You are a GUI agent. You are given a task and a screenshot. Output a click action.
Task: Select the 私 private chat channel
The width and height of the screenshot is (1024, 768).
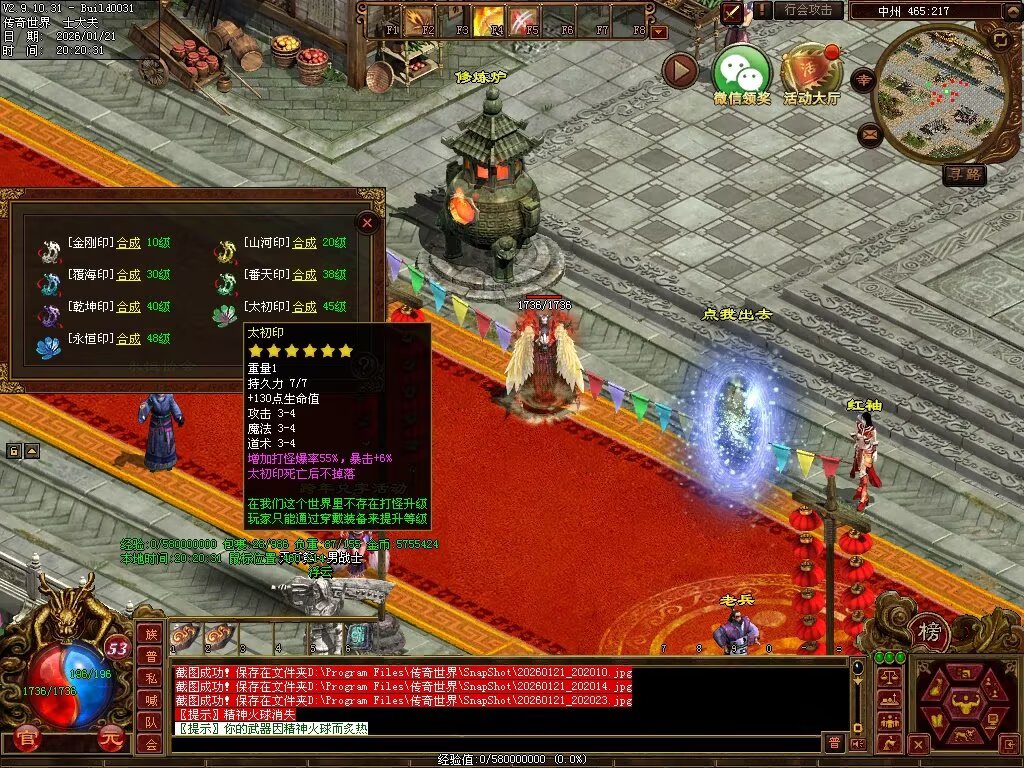tap(151, 678)
